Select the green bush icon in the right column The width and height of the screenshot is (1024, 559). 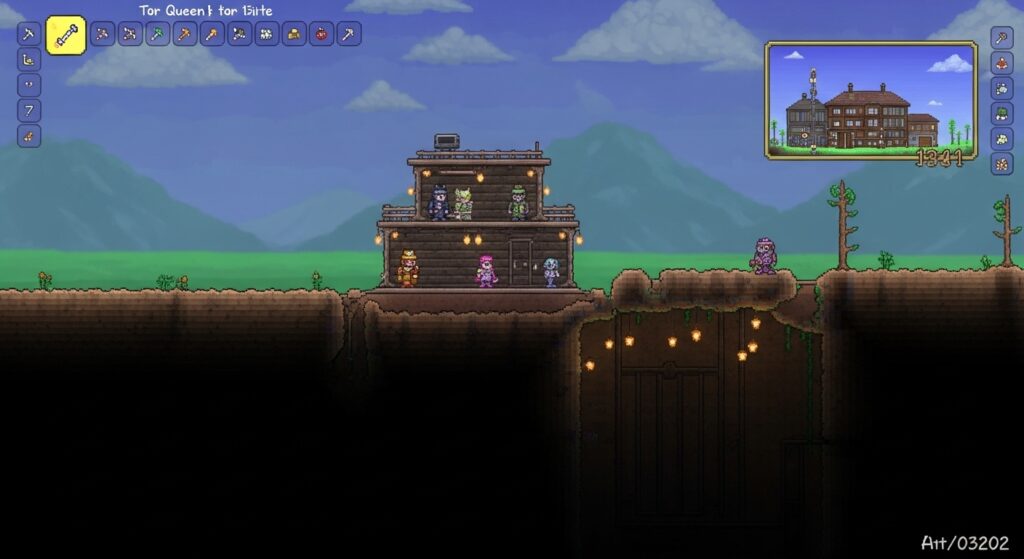pyautogui.click(x=1002, y=113)
